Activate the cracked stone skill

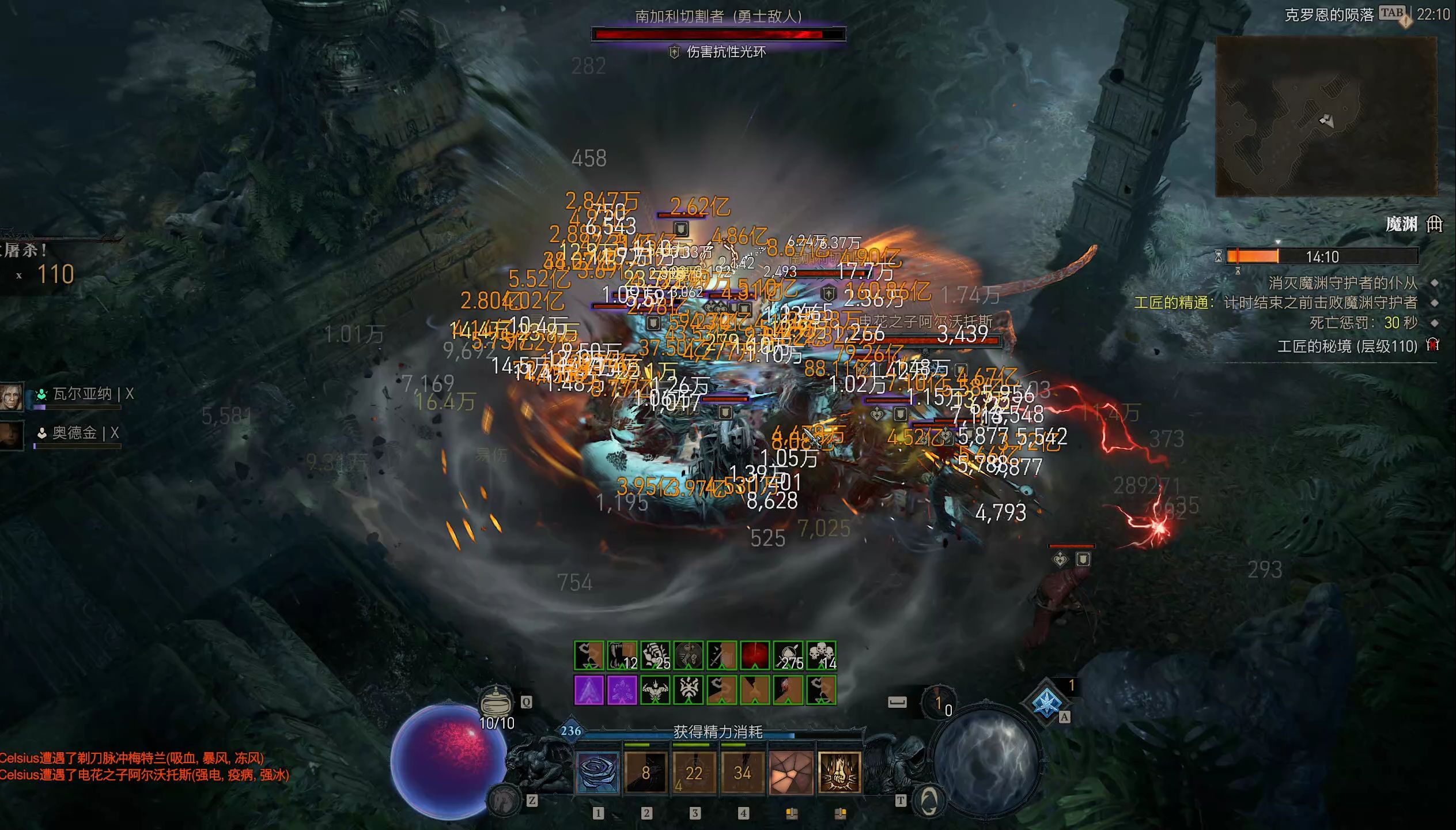click(791, 772)
